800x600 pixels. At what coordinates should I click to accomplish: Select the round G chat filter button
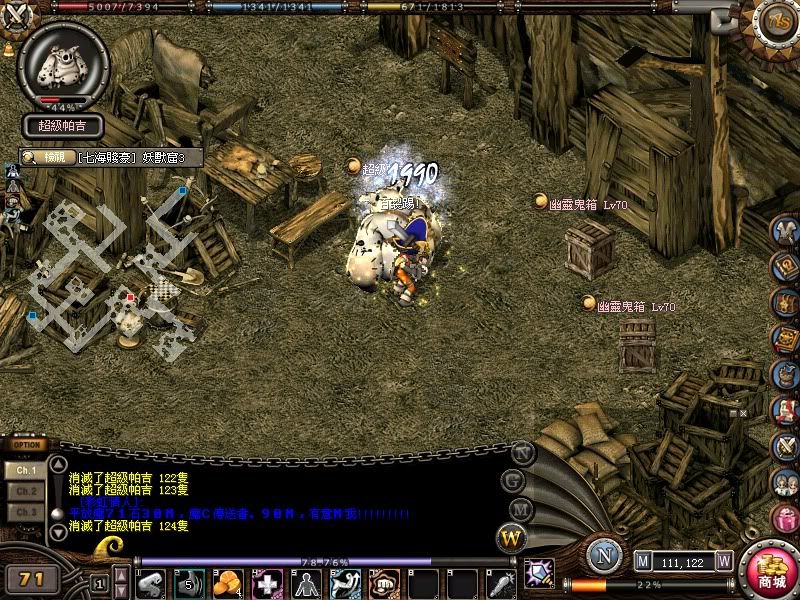(x=515, y=480)
